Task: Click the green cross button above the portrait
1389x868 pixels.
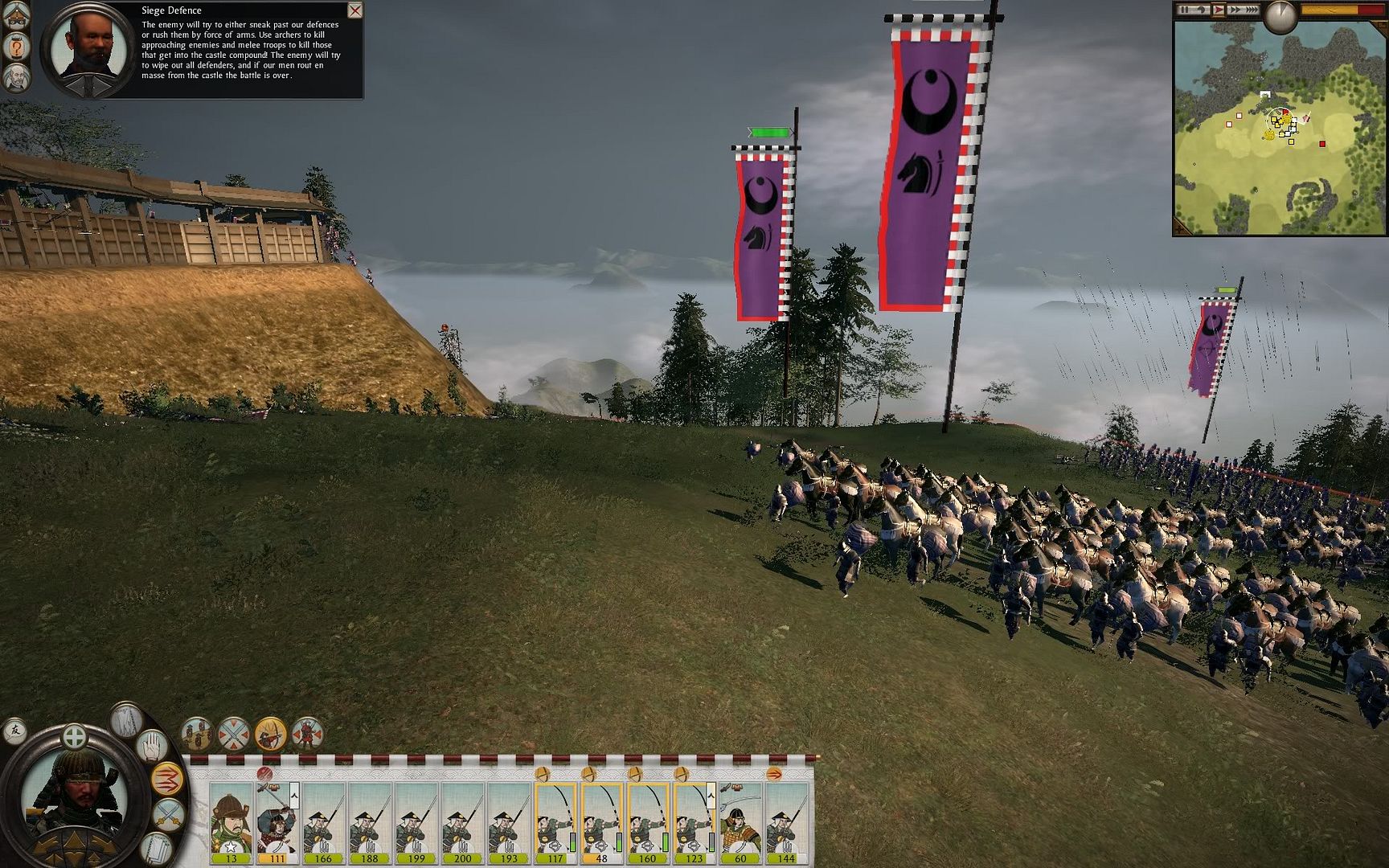Action: click(x=74, y=735)
